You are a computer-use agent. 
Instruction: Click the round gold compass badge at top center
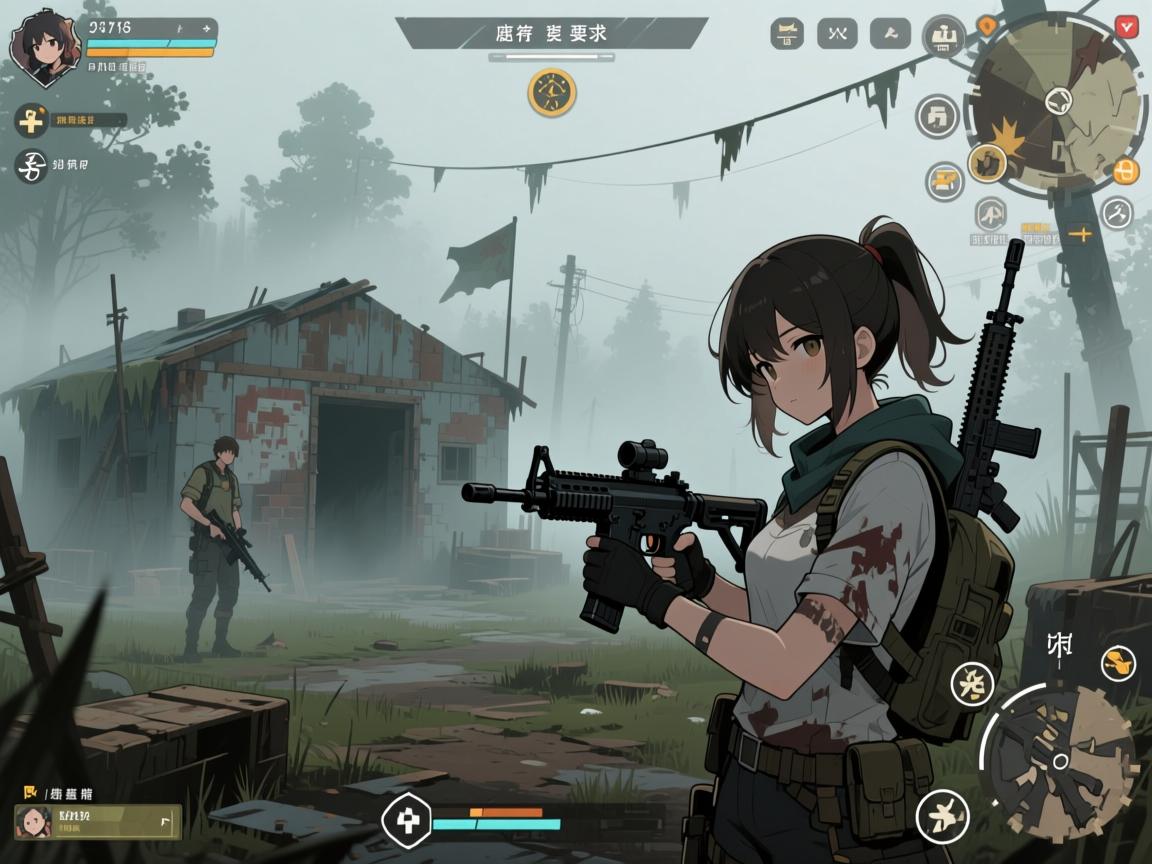coord(552,92)
